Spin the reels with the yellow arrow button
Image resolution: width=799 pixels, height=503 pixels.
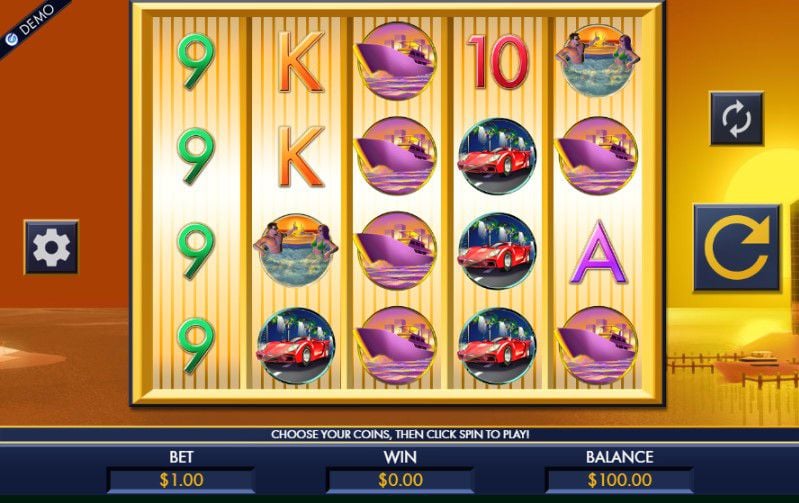[x=736, y=248]
